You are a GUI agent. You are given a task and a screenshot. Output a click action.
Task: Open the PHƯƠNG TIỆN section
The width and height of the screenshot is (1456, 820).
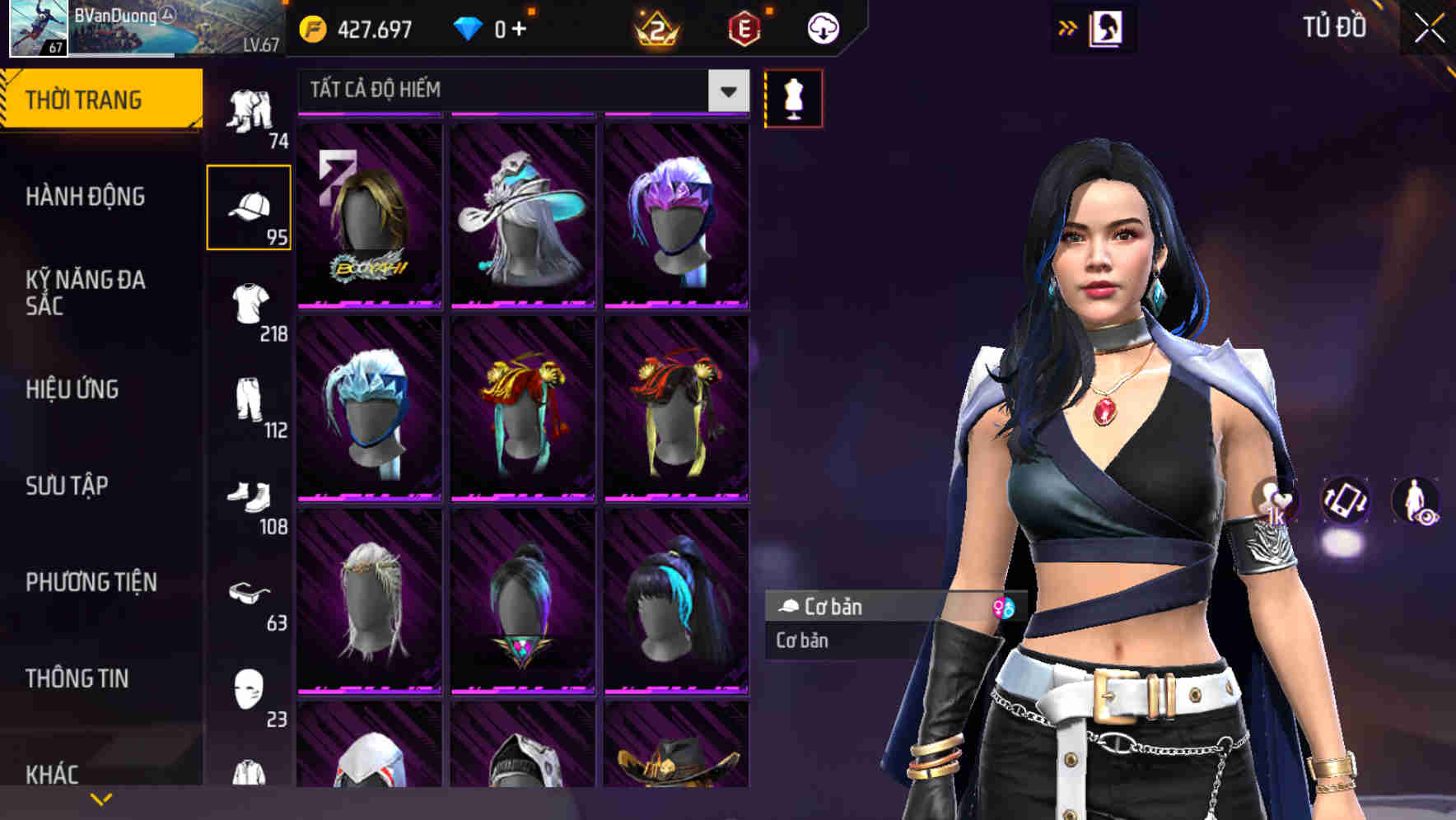pyautogui.click(x=91, y=580)
